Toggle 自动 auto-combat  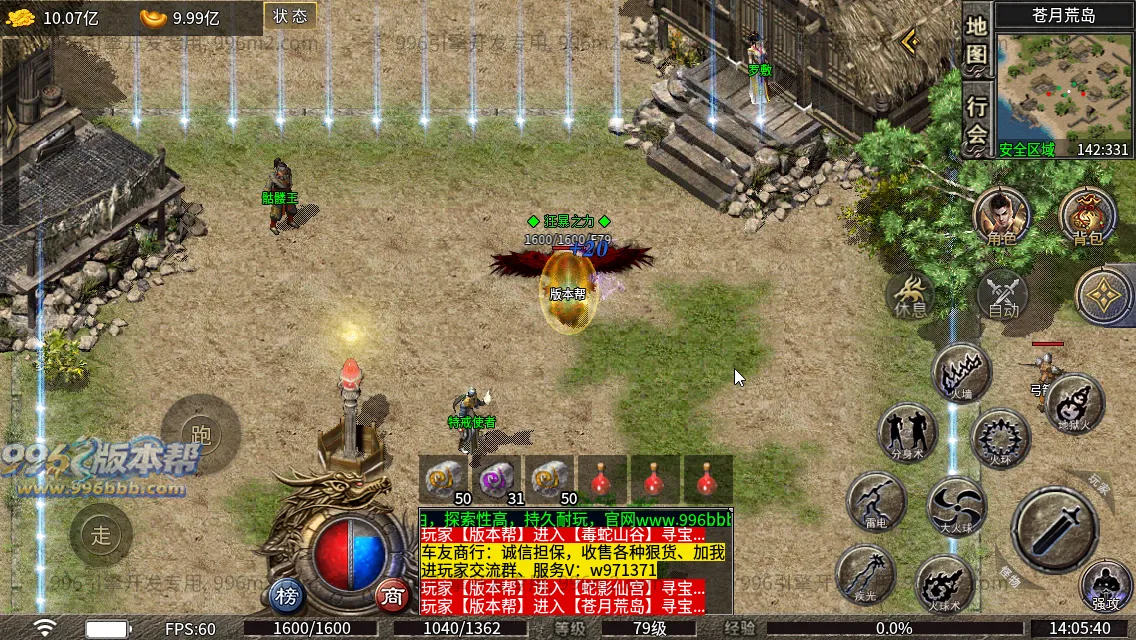[x=1003, y=295]
